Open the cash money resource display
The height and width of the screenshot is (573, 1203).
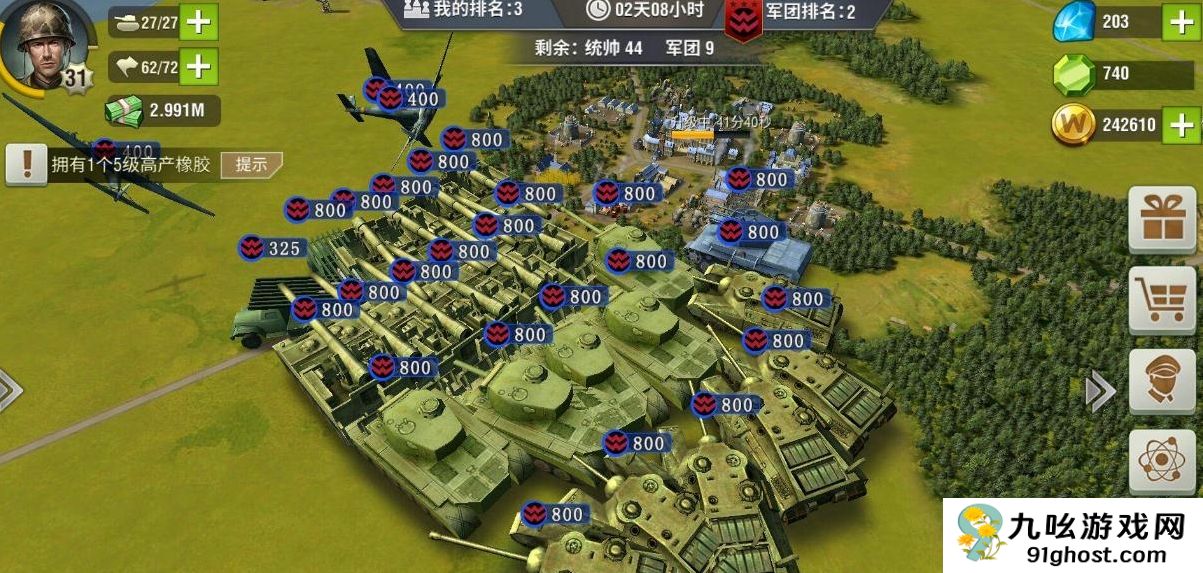[x=162, y=111]
